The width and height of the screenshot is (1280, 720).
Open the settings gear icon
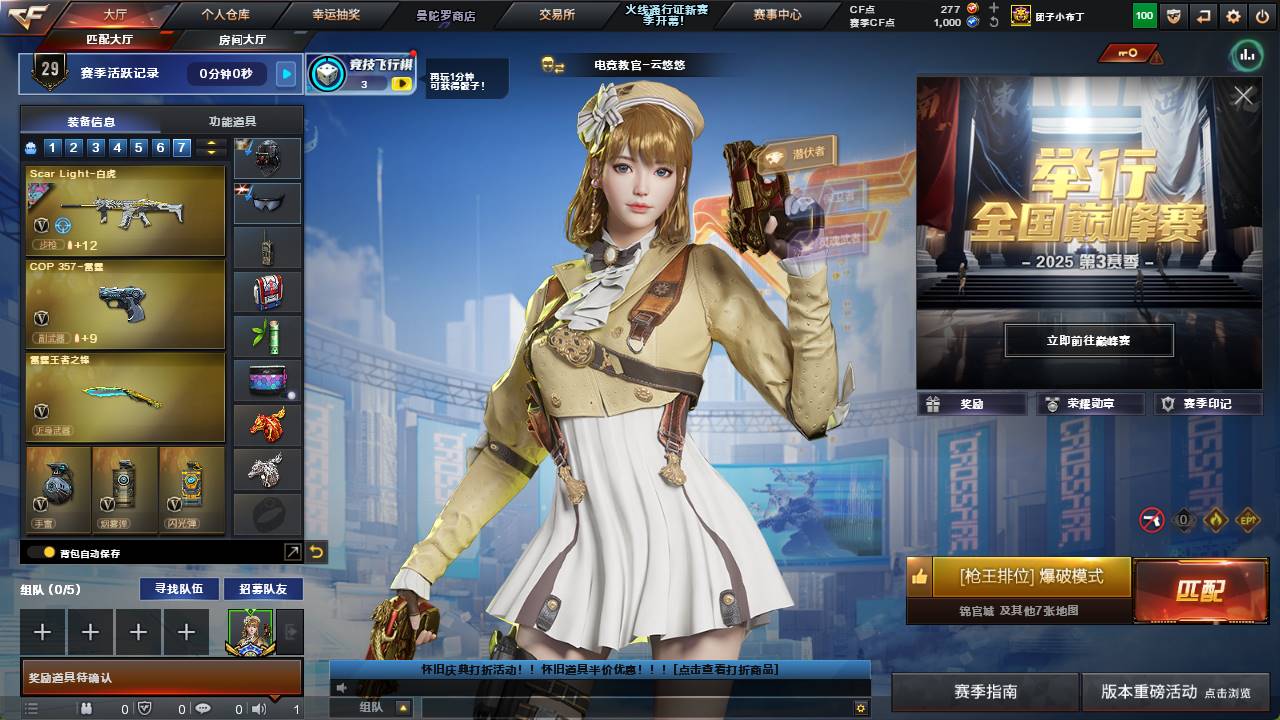pos(1233,16)
